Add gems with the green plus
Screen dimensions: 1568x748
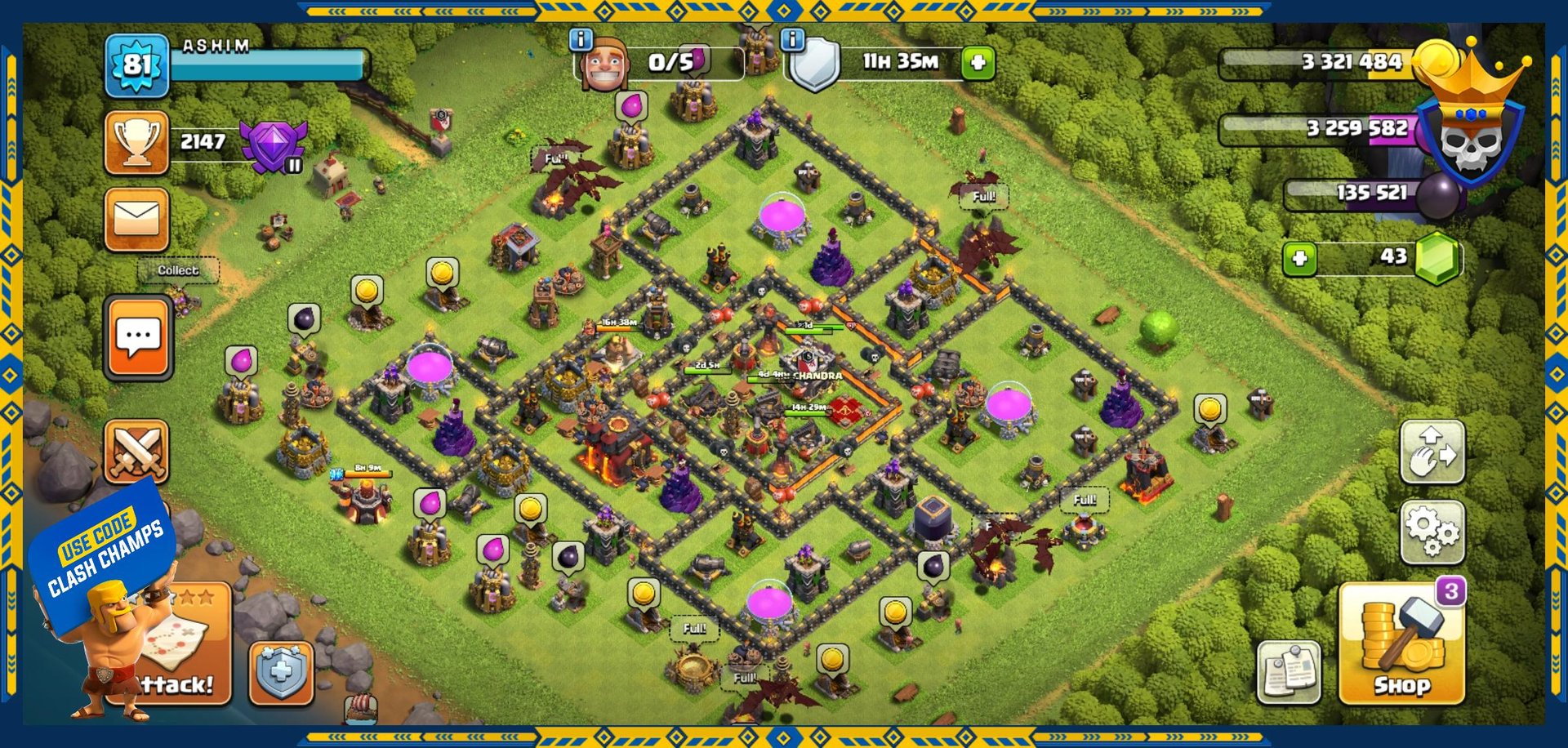[1299, 259]
